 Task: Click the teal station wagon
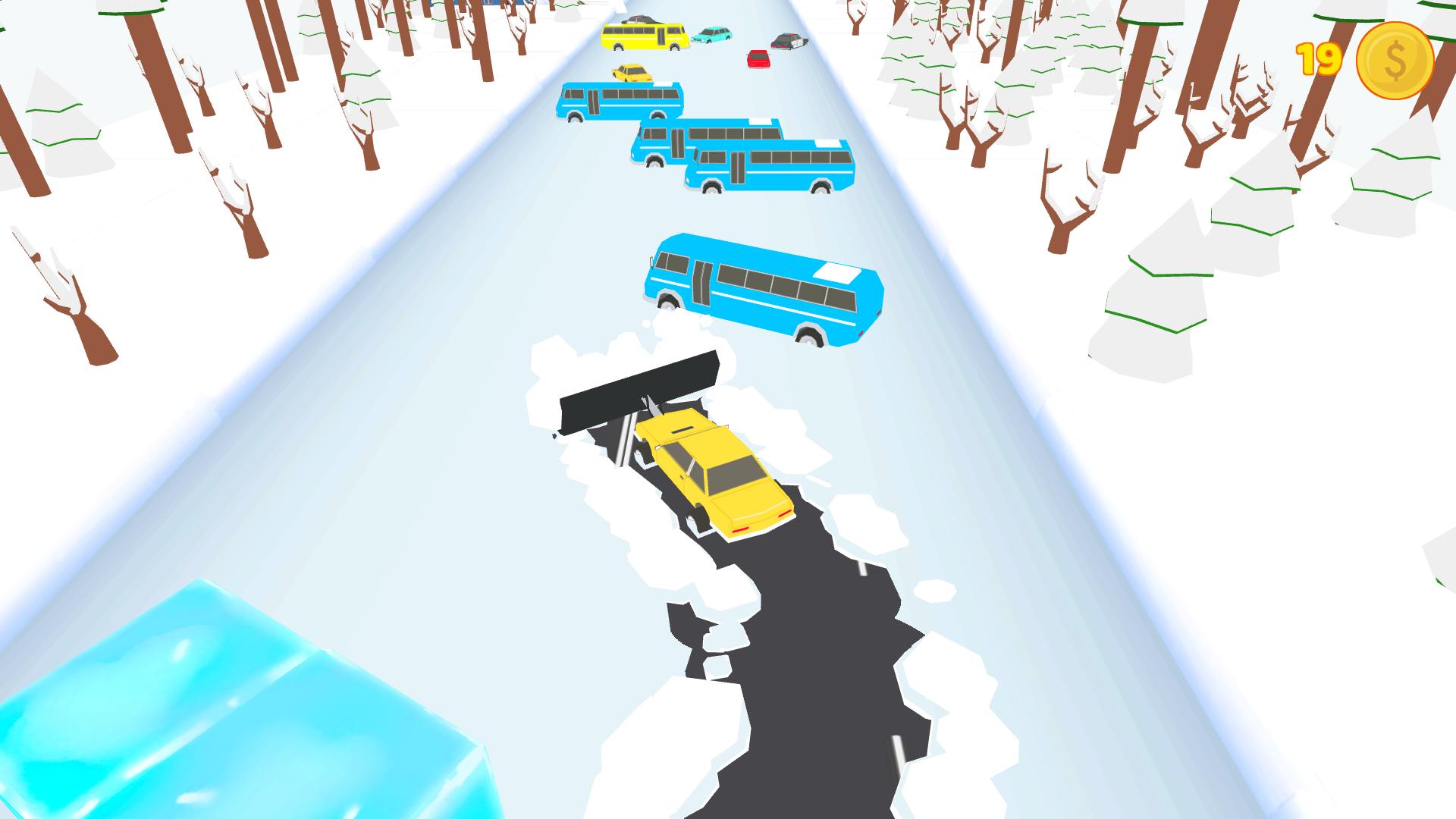[711, 35]
